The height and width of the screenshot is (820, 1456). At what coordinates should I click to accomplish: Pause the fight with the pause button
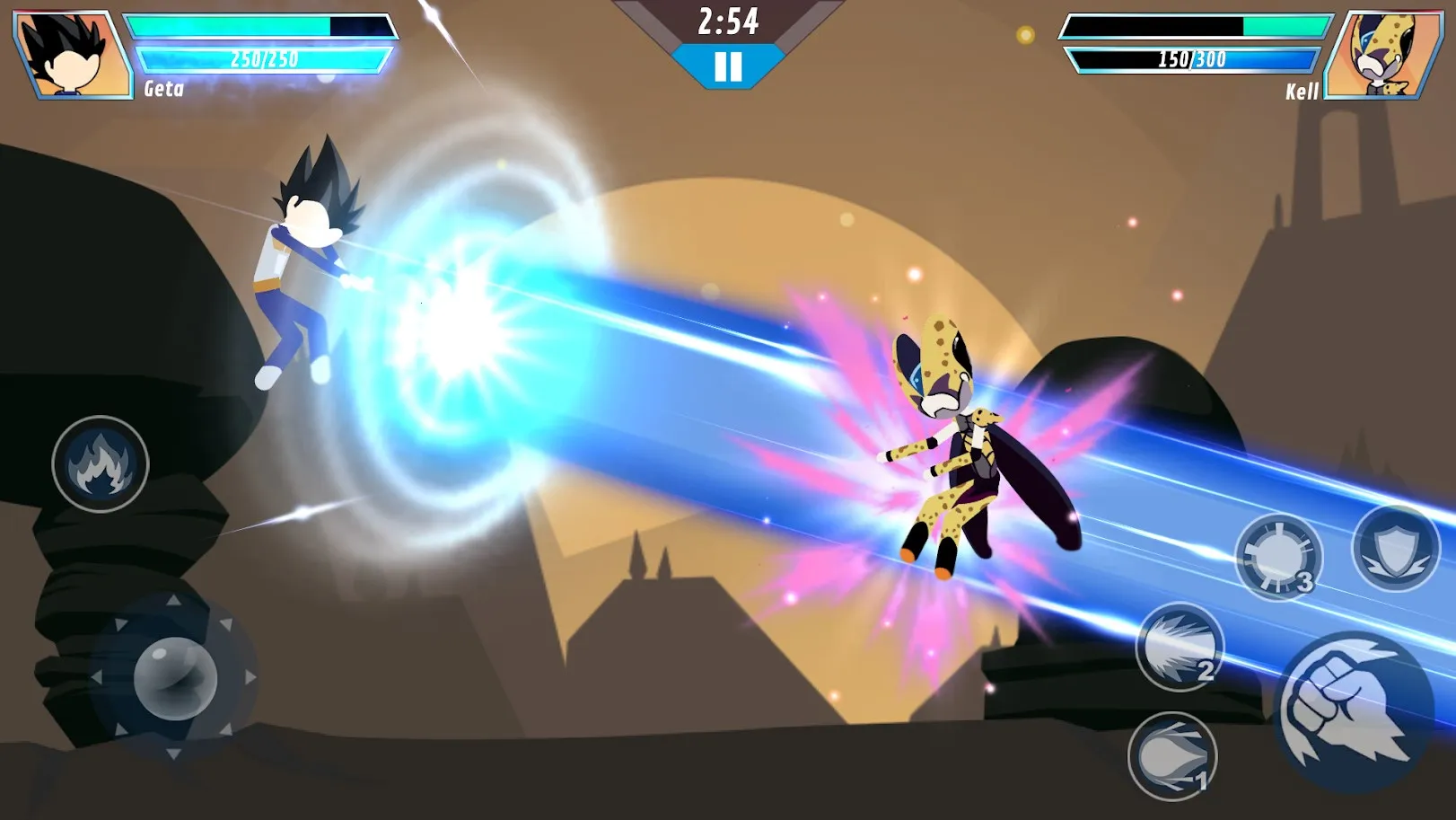[728, 66]
